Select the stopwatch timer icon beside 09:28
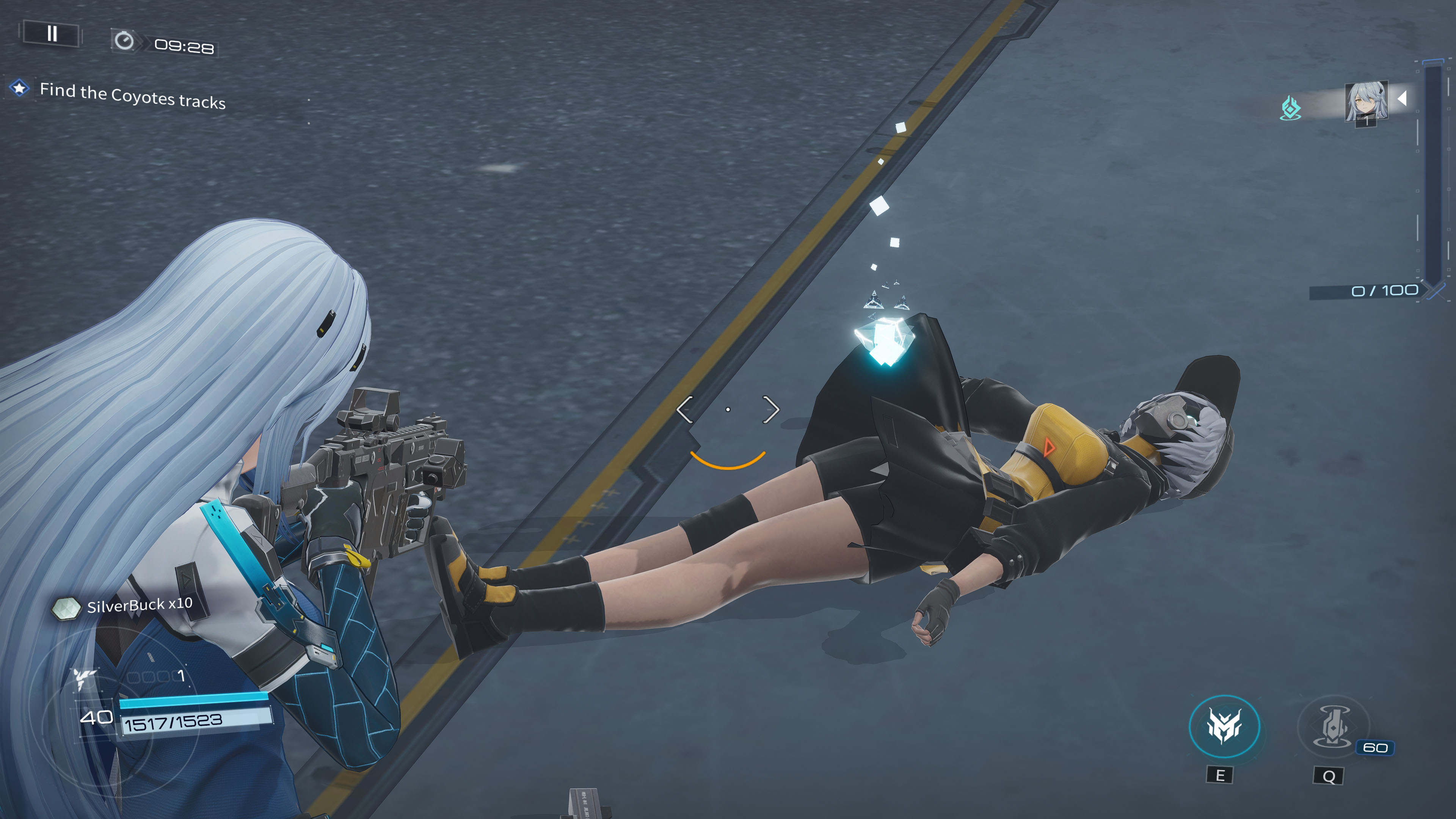This screenshot has height=819, width=1456. (x=125, y=42)
